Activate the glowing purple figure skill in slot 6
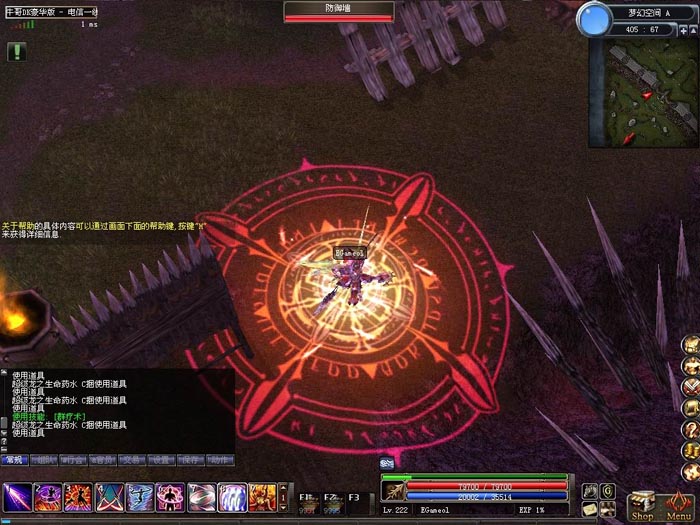The height and width of the screenshot is (525, 700). [171, 496]
